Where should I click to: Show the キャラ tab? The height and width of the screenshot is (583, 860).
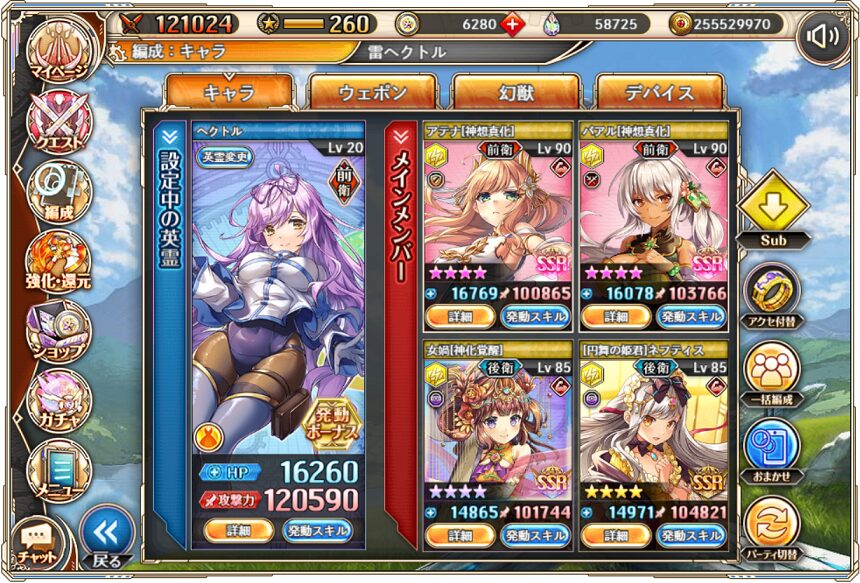[229, 93]
